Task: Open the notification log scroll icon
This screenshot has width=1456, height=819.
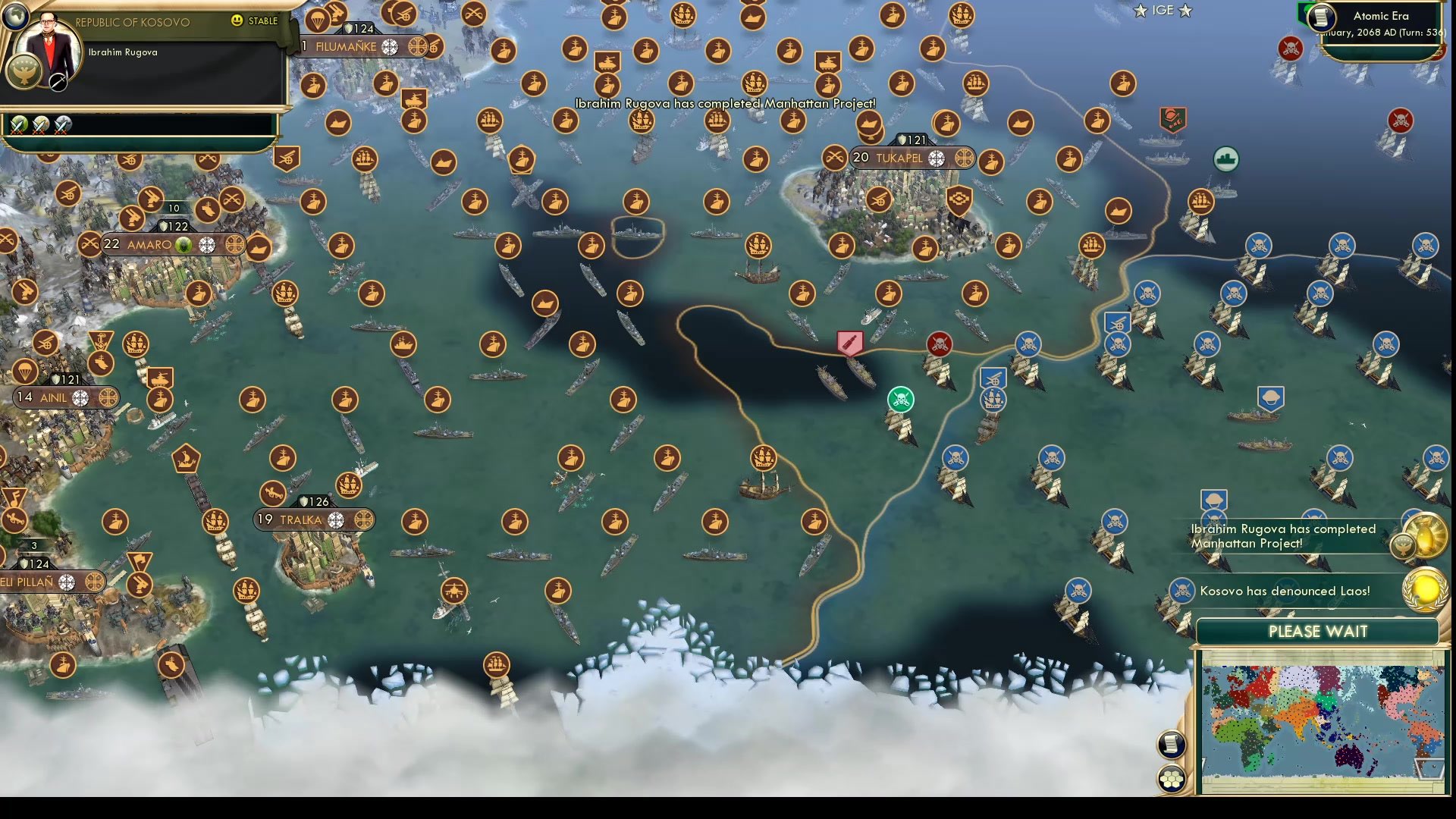Action: pos(1170,745)
